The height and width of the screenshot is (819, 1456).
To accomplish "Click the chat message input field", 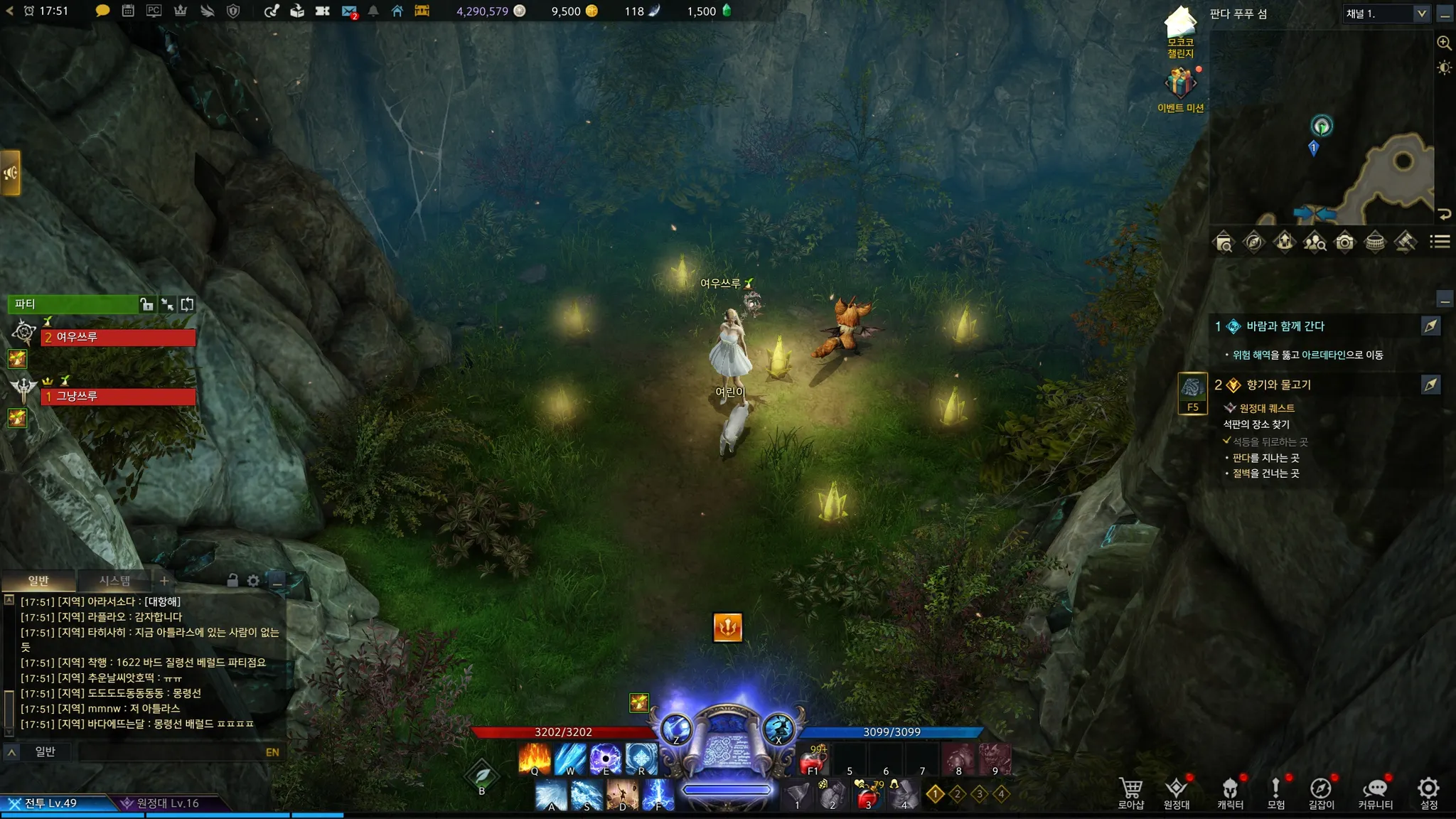I will coord(171,752).
